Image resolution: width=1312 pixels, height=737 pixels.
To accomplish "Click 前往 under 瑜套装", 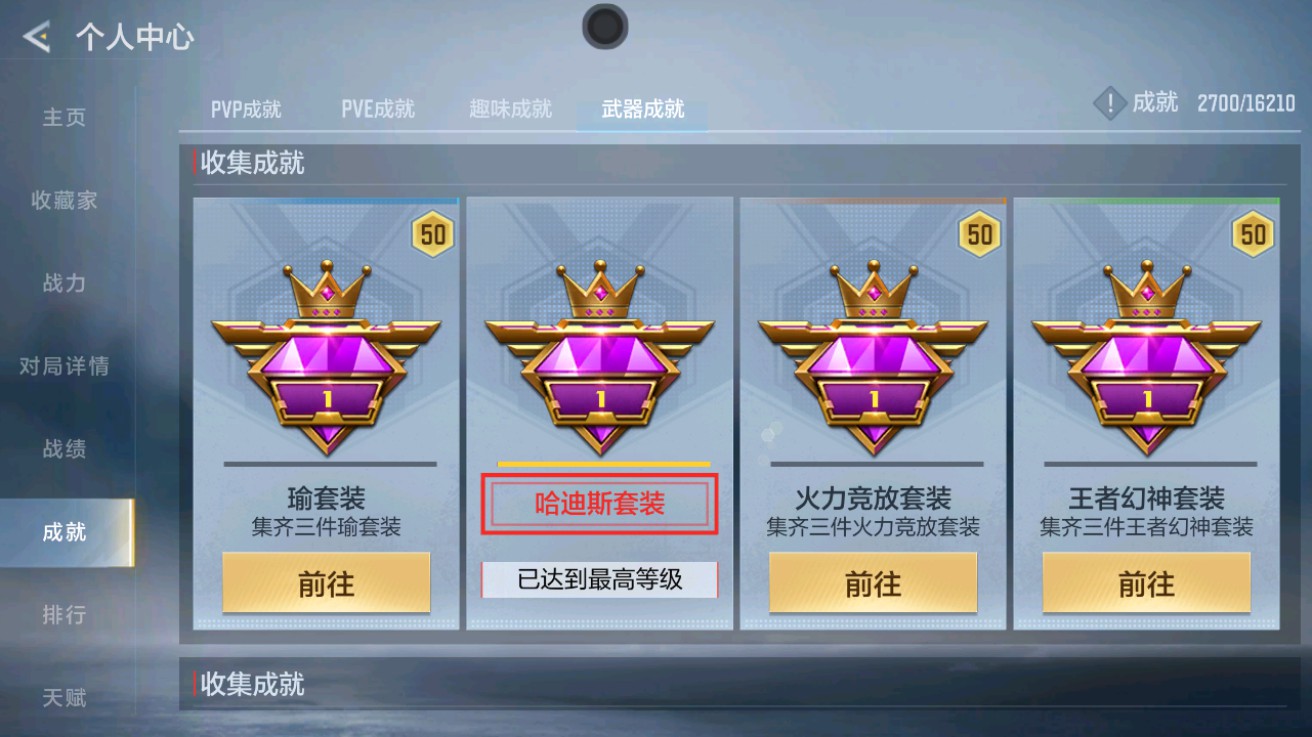I will pos(325,582).
